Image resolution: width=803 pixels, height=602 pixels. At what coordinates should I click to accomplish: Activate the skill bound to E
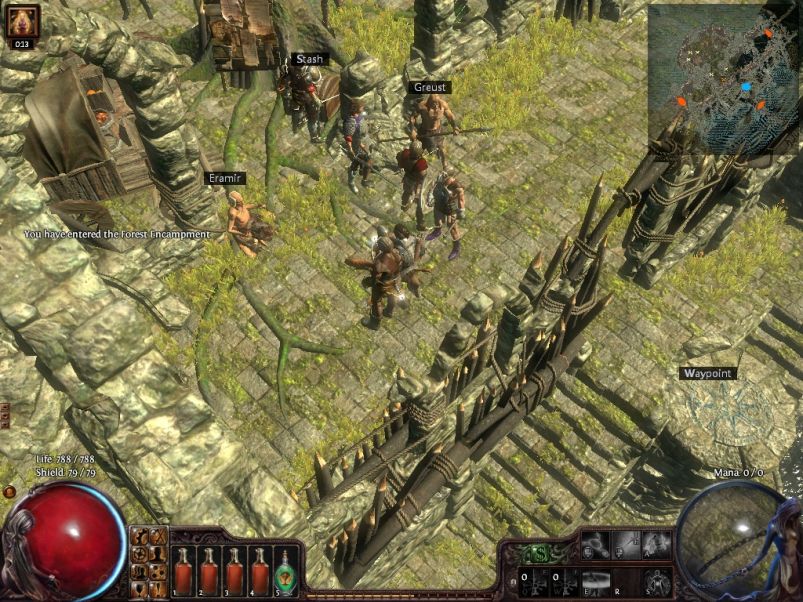pyautogui.click(x=594, y=581)
